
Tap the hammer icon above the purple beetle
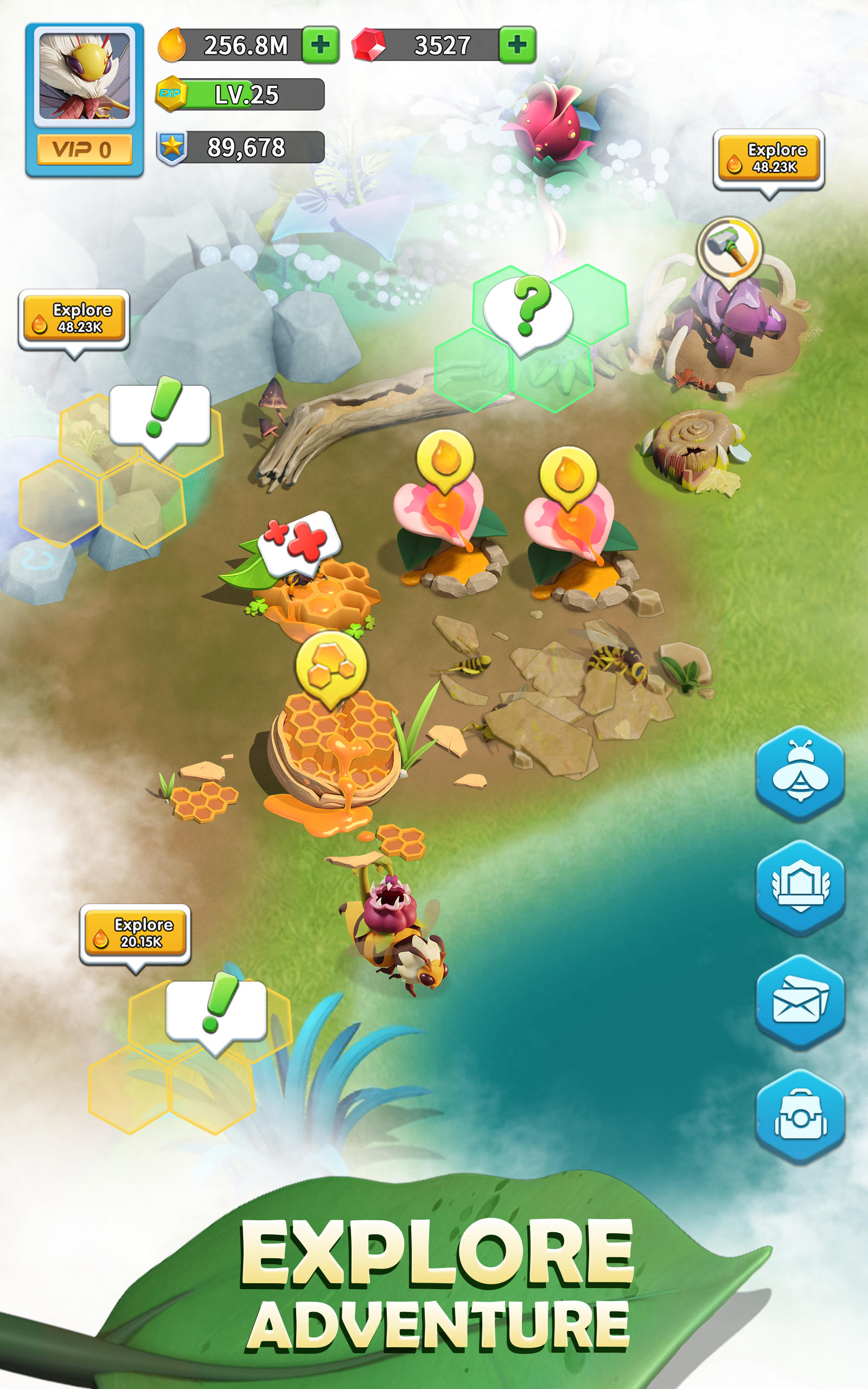point(730,249)
